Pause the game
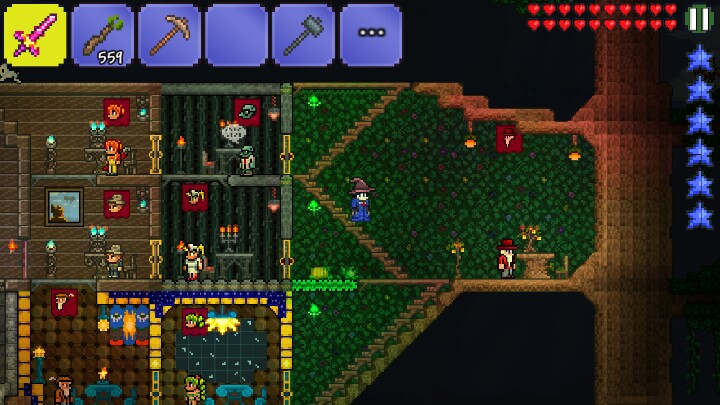 click(699, 18)
